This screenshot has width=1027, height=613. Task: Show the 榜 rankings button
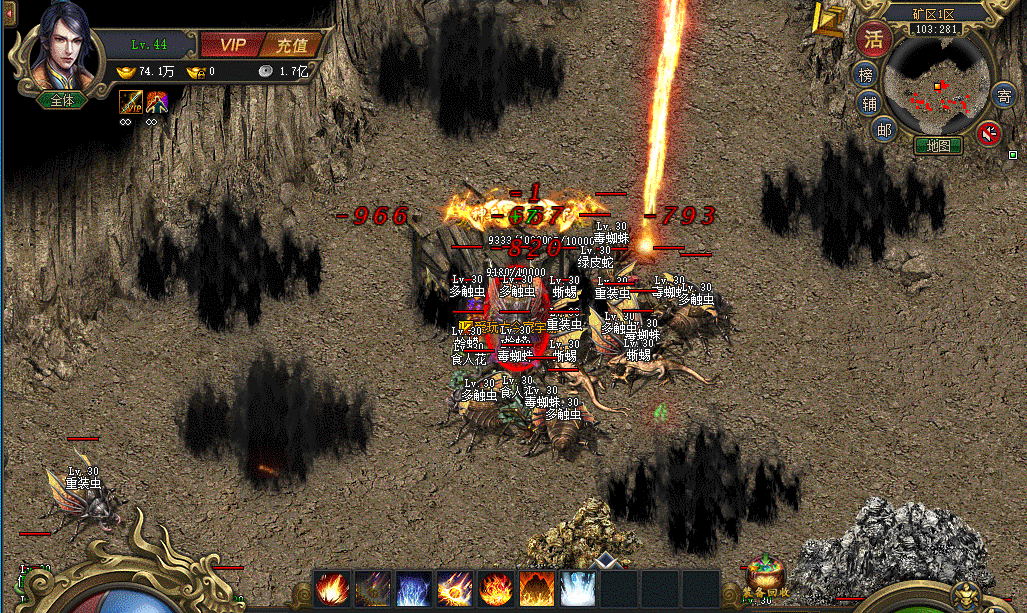864,74
